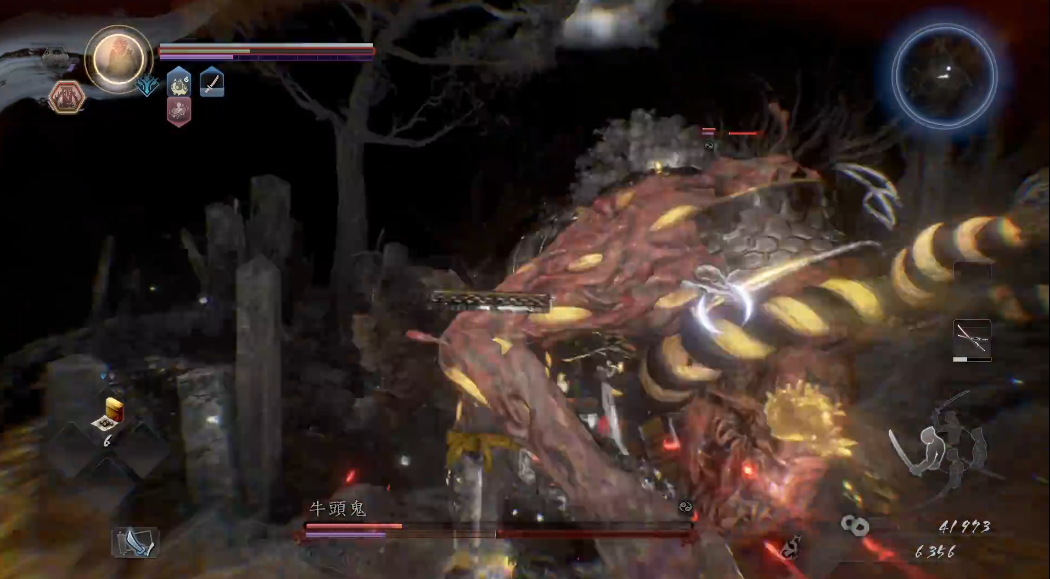
Task: Select the red hexagonal yokai ability icon
Action: [x=67, y=97]
